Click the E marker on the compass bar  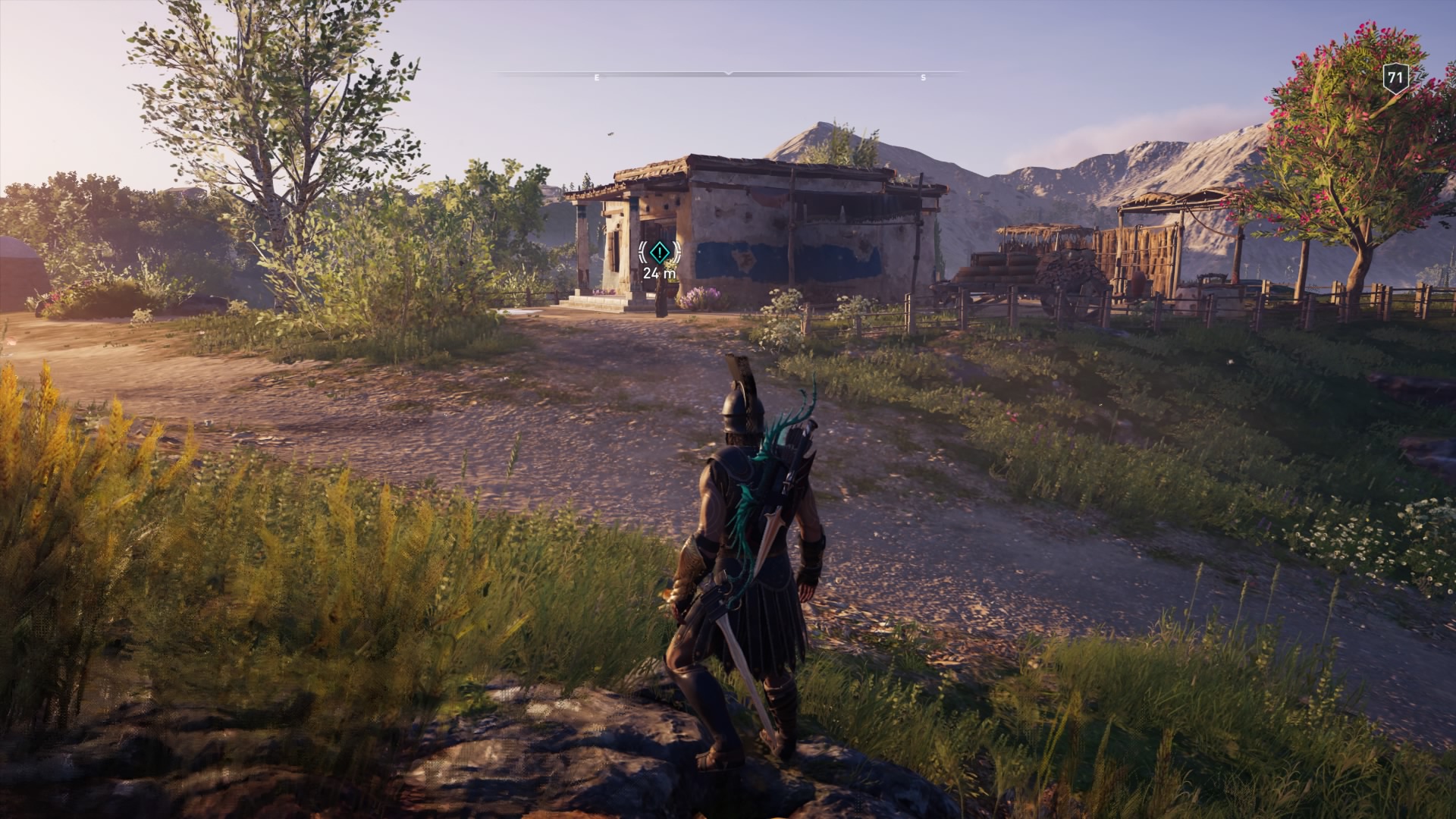[597, 77]
